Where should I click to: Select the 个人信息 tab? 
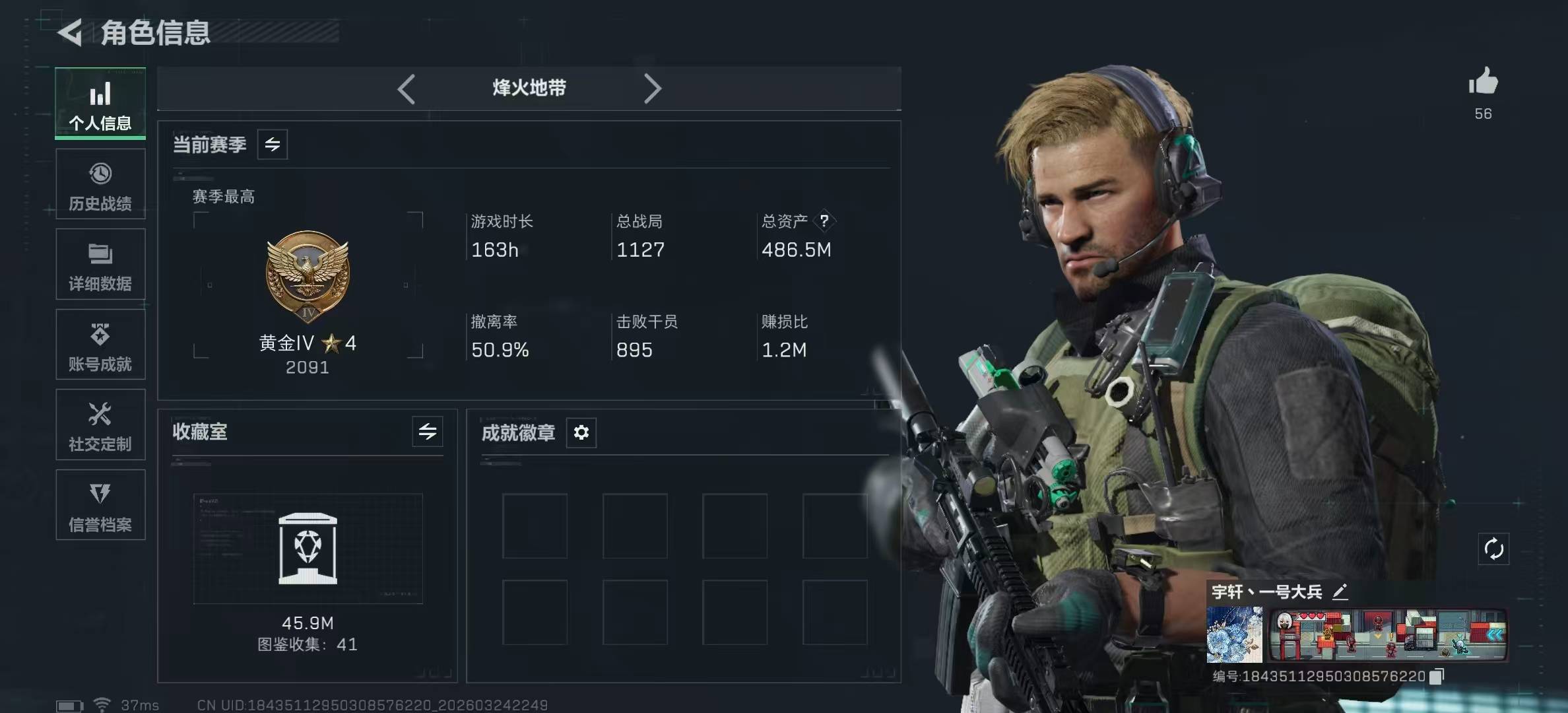click(100, 104)
